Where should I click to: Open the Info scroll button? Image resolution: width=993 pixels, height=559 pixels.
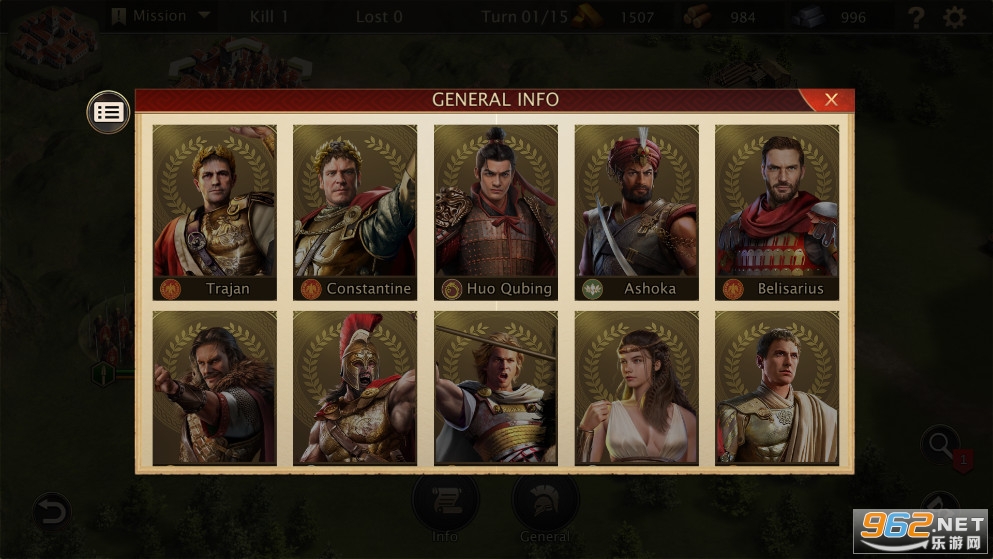click(x=445, y=505)
